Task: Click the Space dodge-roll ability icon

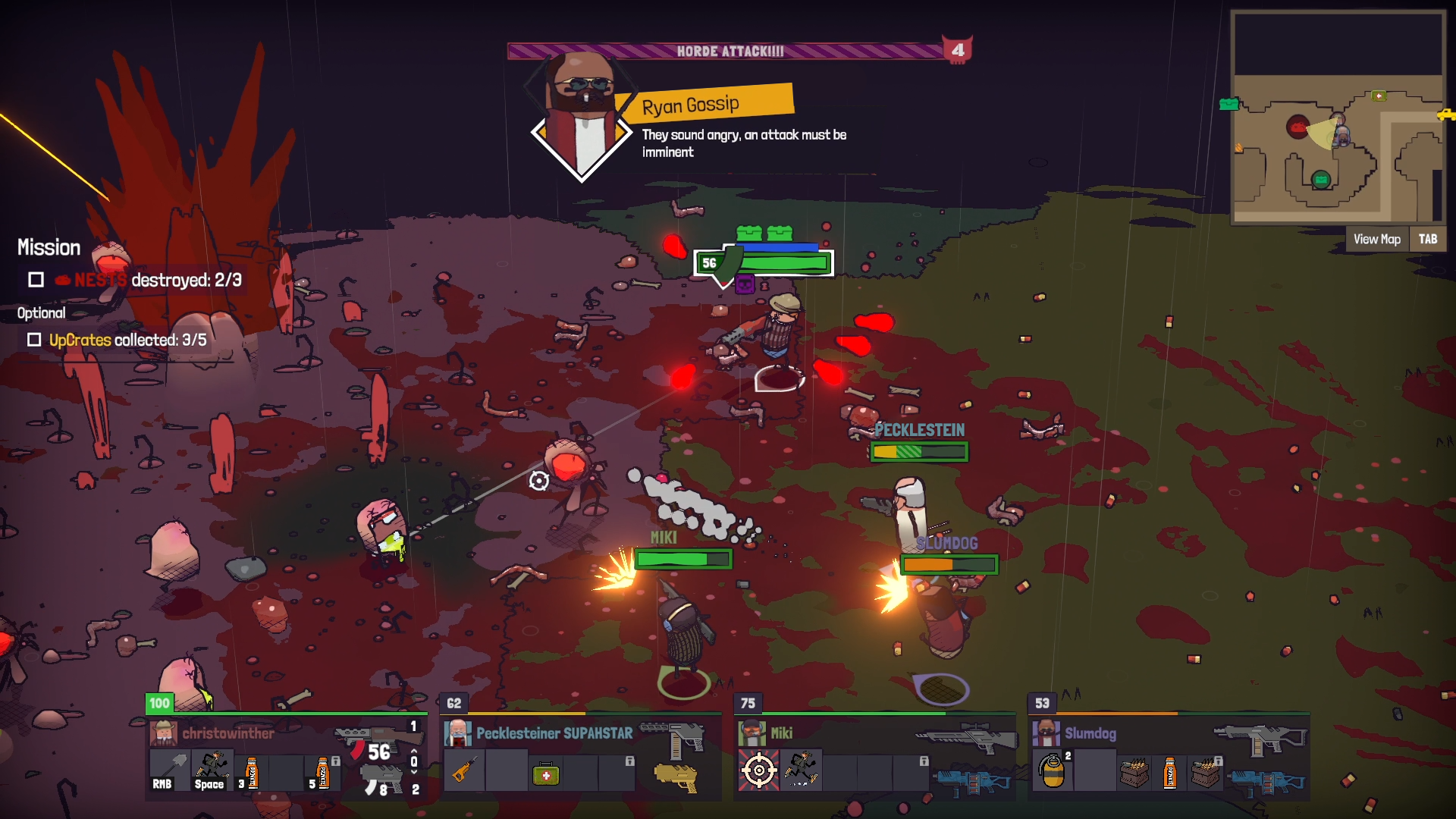Action: tap(213, 768)
